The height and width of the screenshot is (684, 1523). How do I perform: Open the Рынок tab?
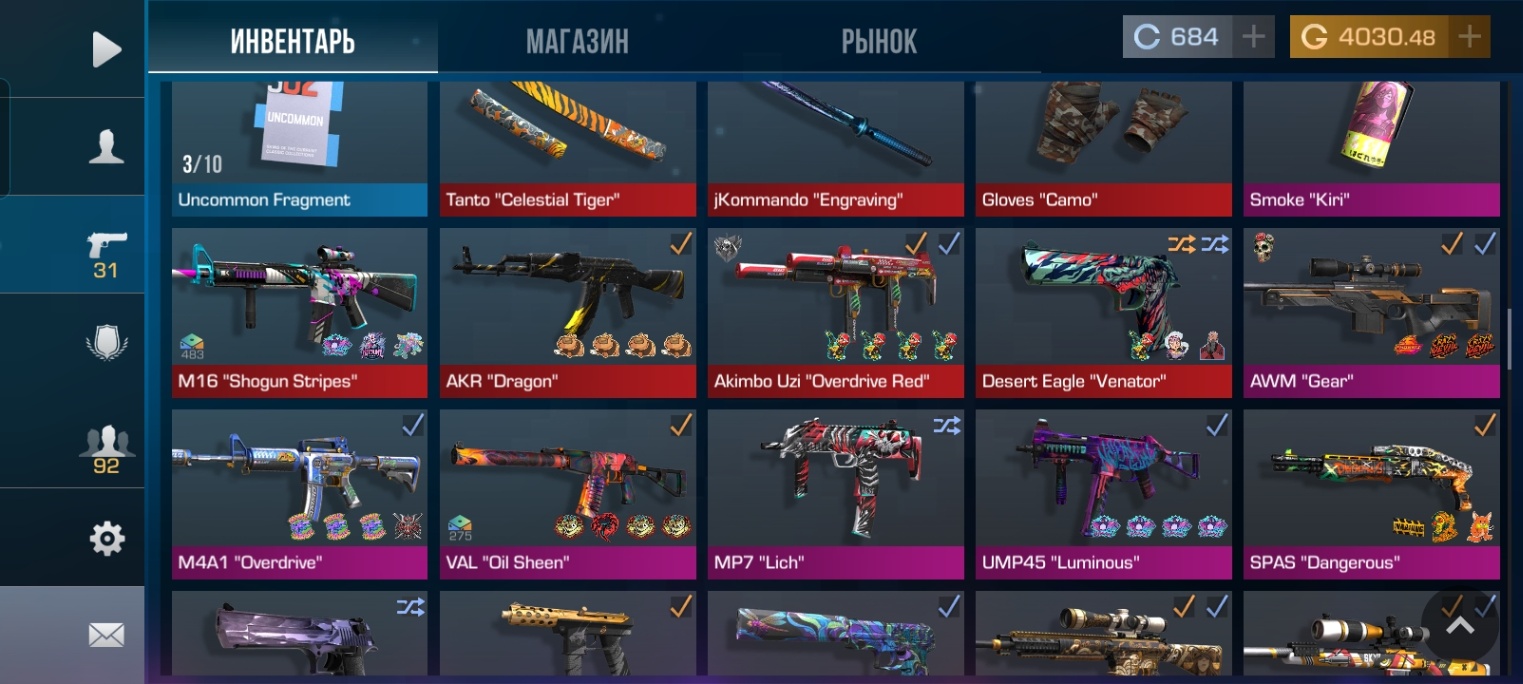pos(879,41)
